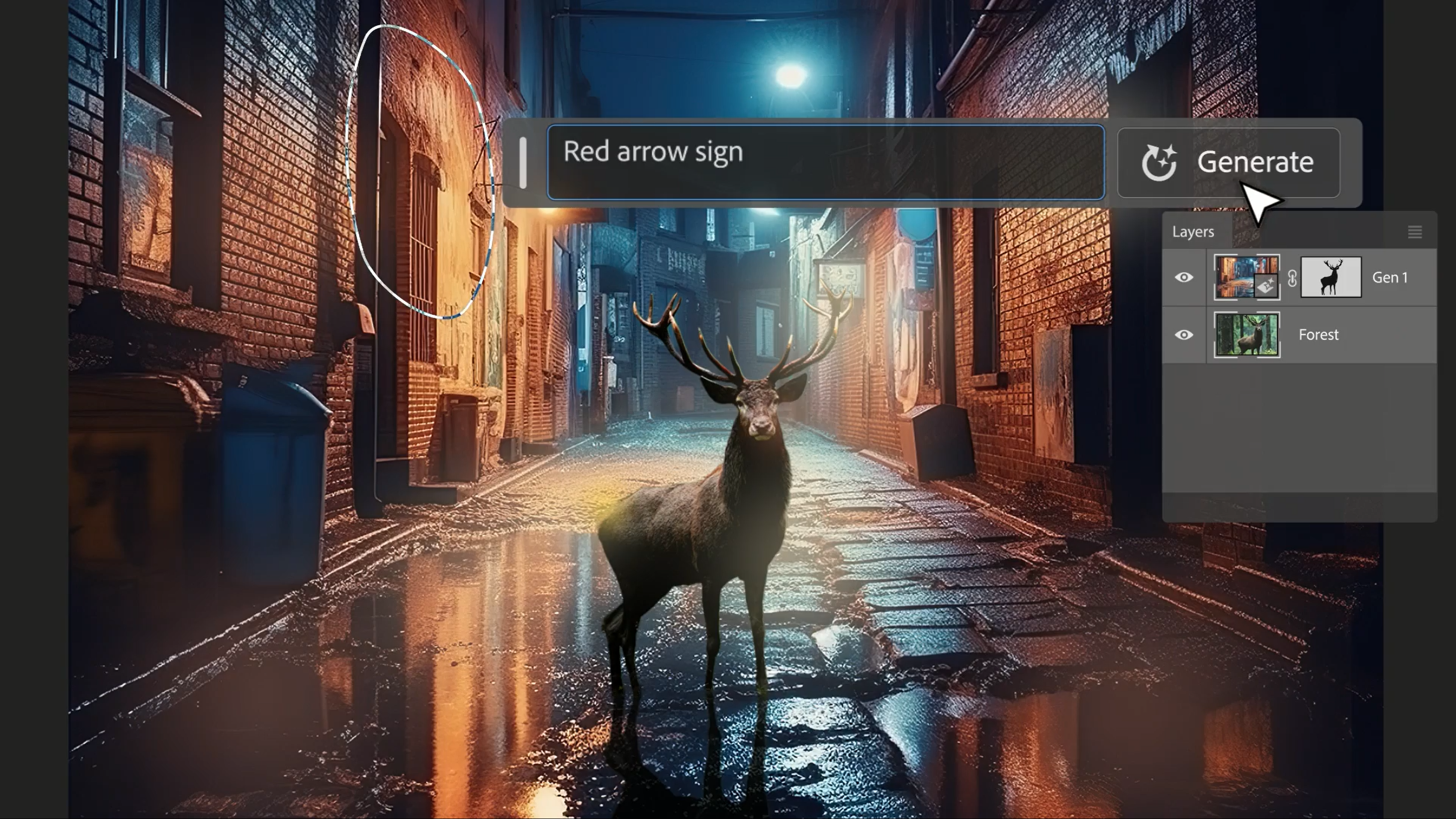Image resolution: width=1456 pixels, height=819 pixels.
Task: Open the Layers panel flyout menu
Action: click(x=1415, y=232)
